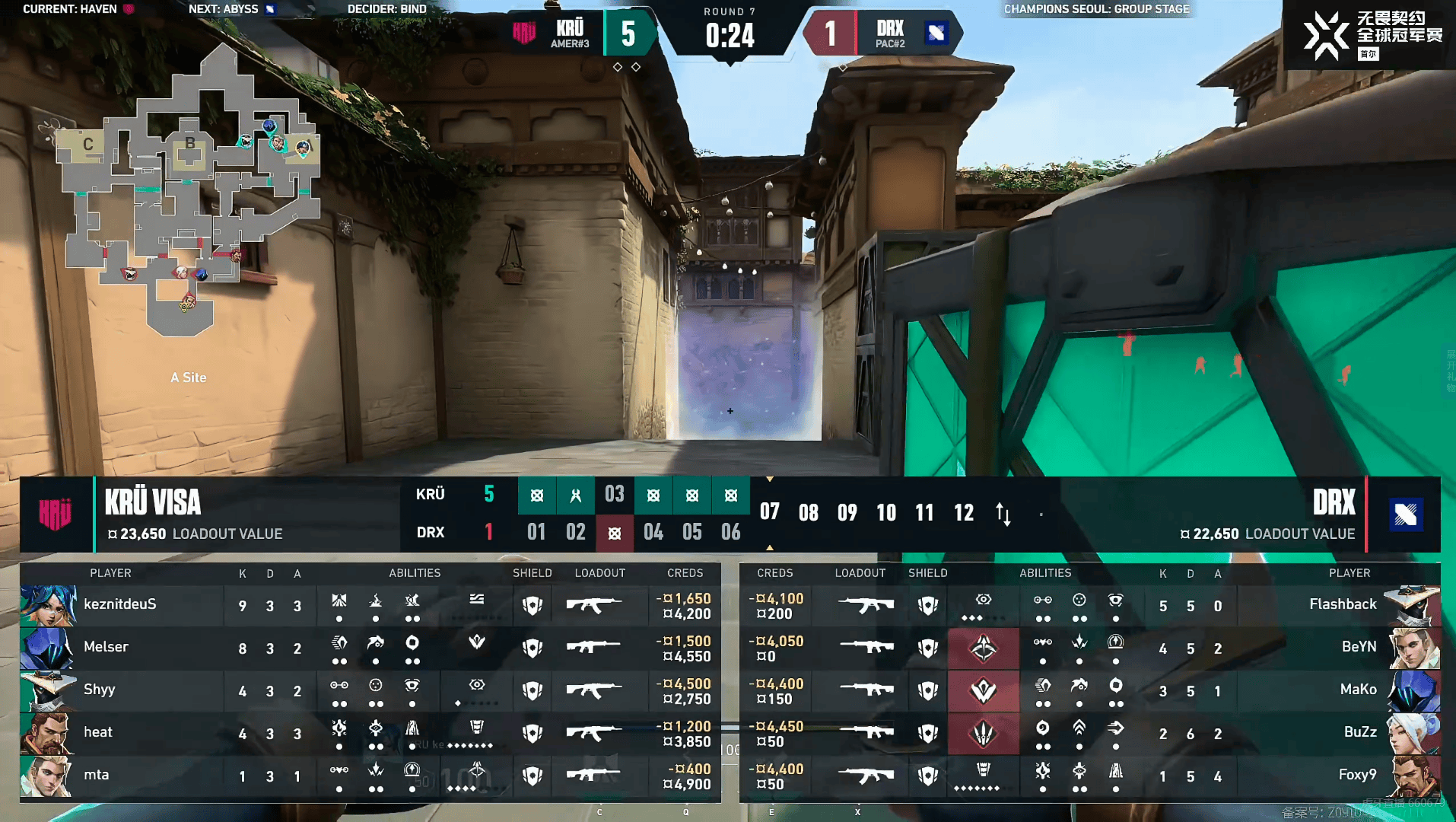Screen dimensions: 1456x822
Task: Pick mta's player row
Action: coord(97,776)
